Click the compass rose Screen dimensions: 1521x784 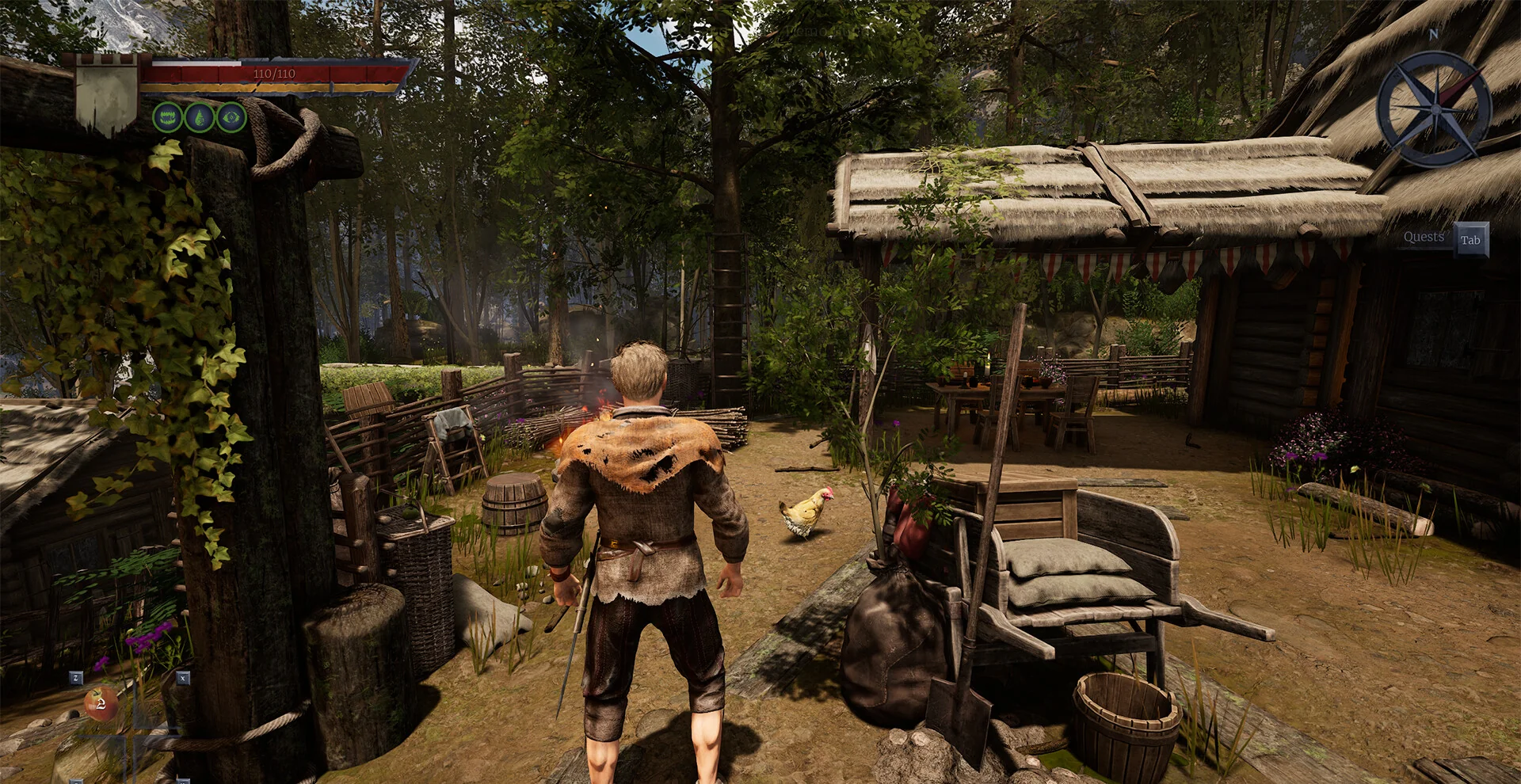(x=1433, y=107)
